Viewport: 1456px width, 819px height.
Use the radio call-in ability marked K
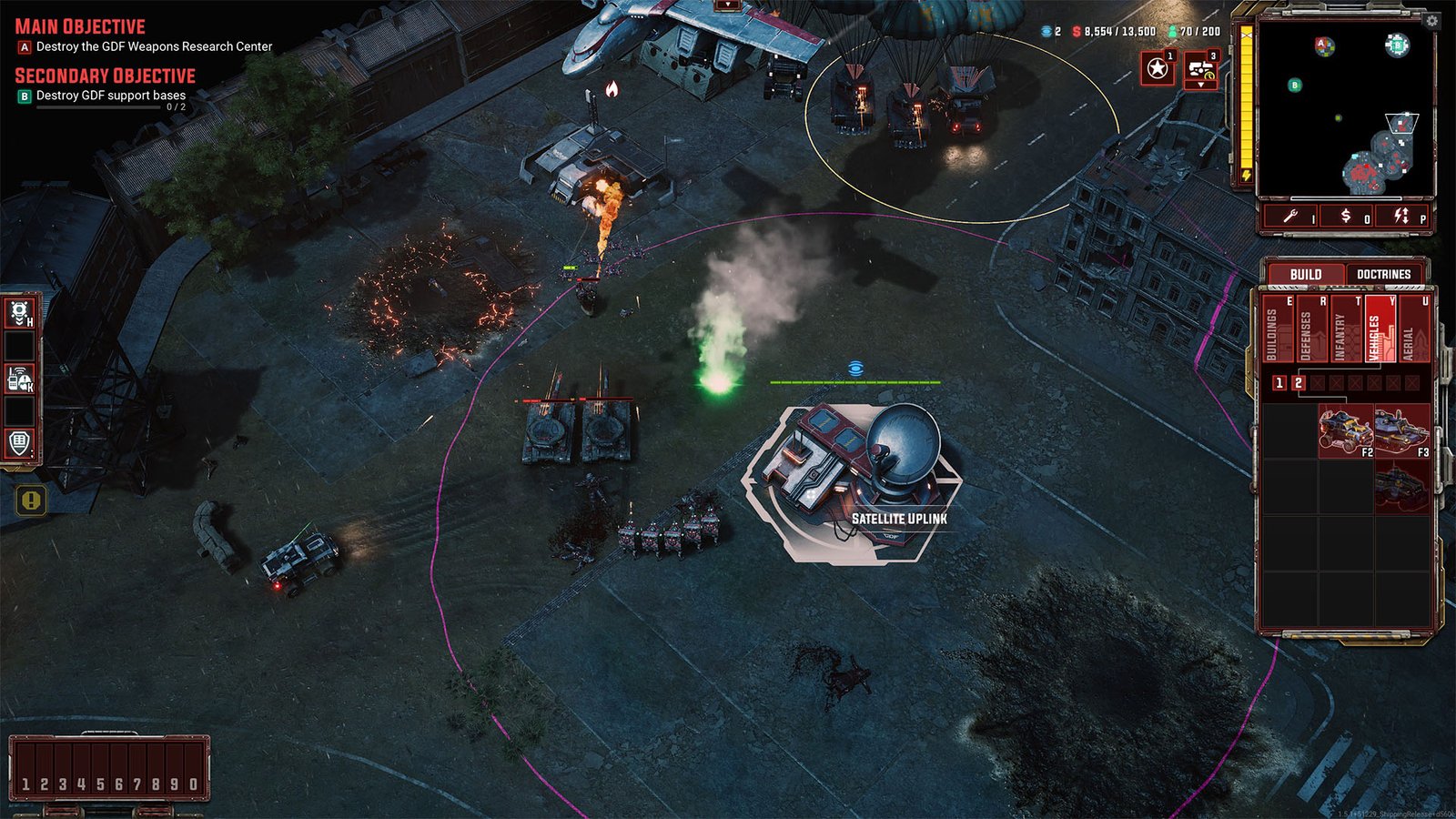[x=18, y=377]
